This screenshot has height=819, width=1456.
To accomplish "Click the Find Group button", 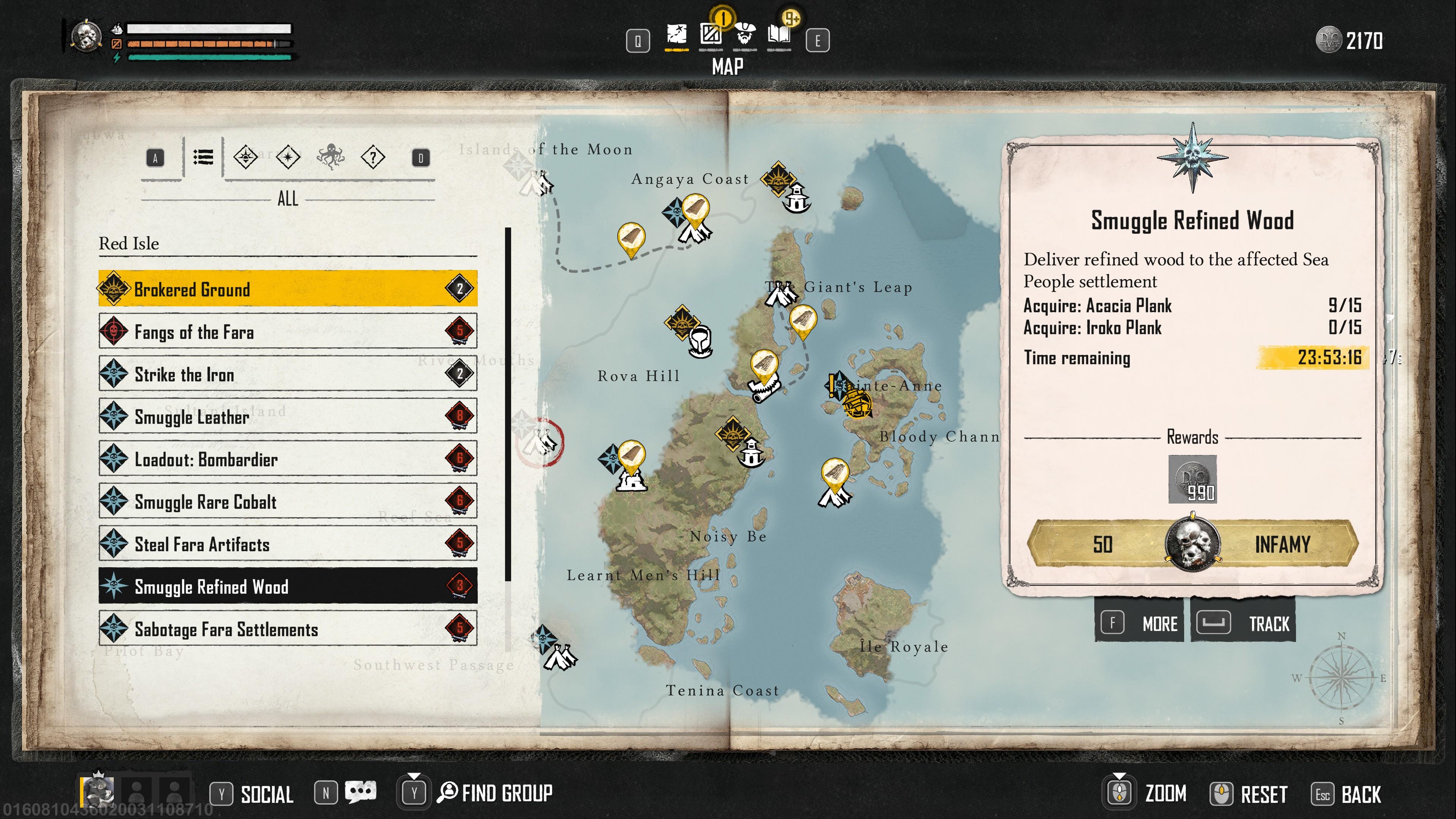I will coord(495,793).
